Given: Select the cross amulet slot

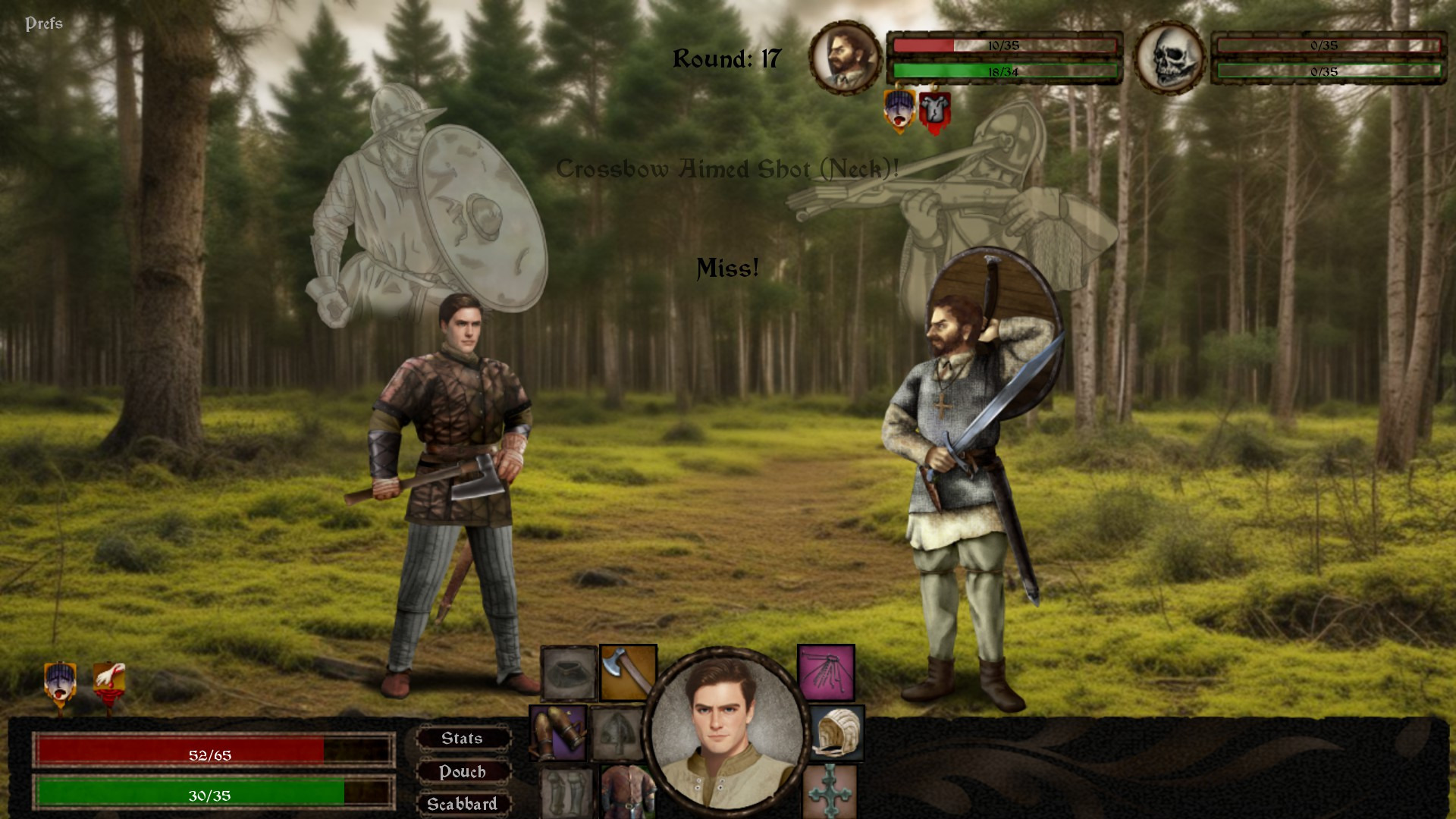Looking at the screenshot, I should point(830,792).
